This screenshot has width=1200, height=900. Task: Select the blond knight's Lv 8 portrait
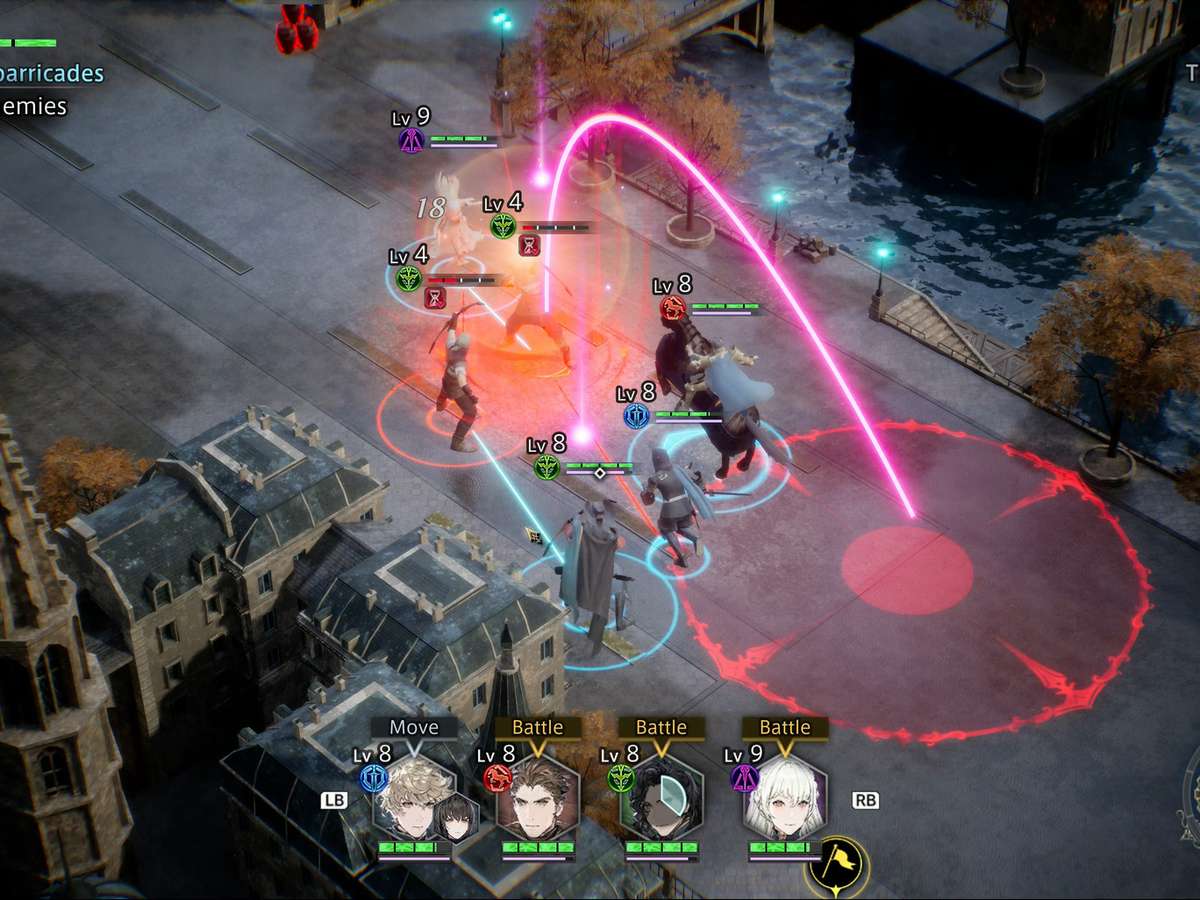point(412,797)
